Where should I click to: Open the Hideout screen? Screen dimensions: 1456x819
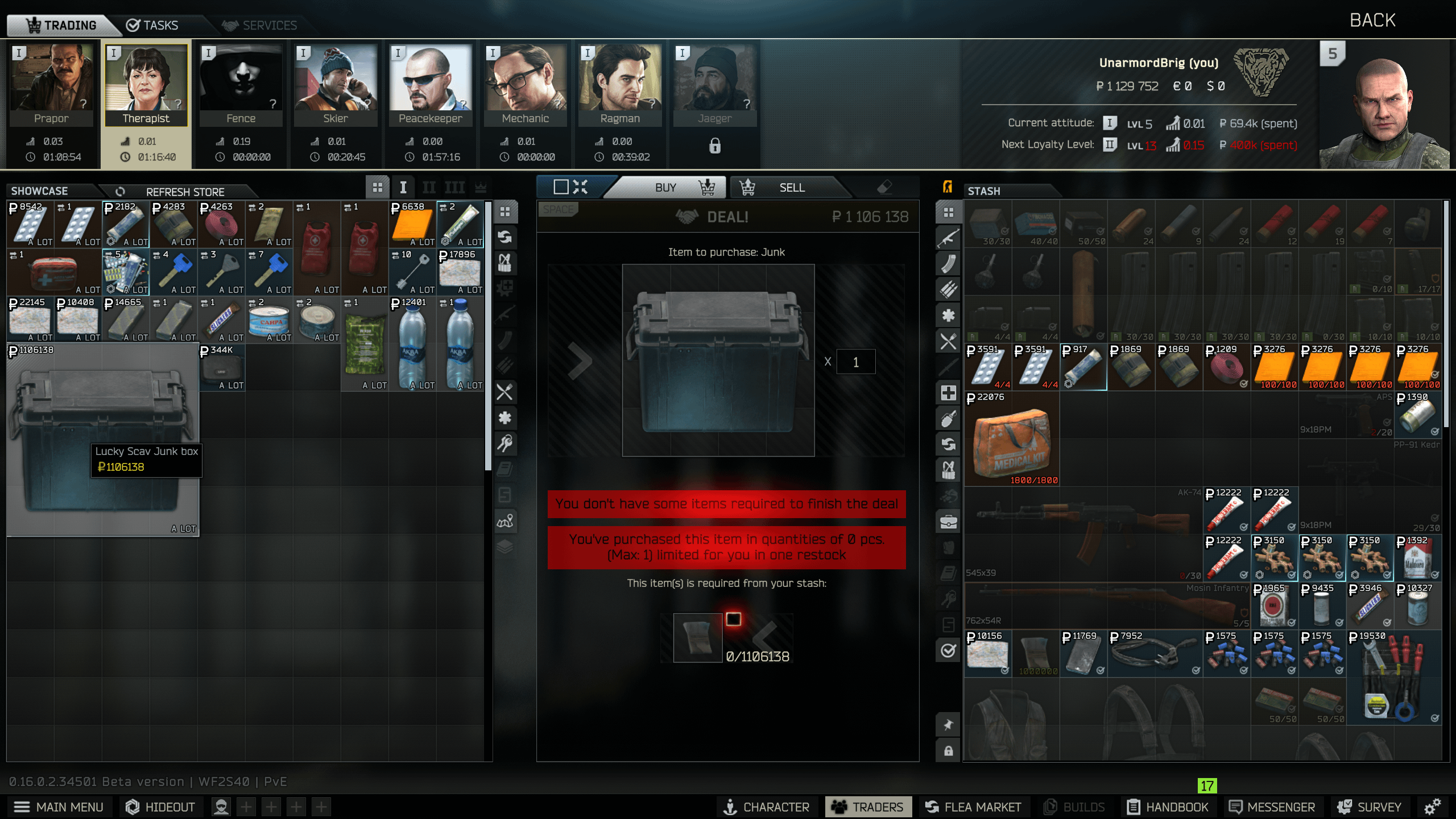[160, 807]
